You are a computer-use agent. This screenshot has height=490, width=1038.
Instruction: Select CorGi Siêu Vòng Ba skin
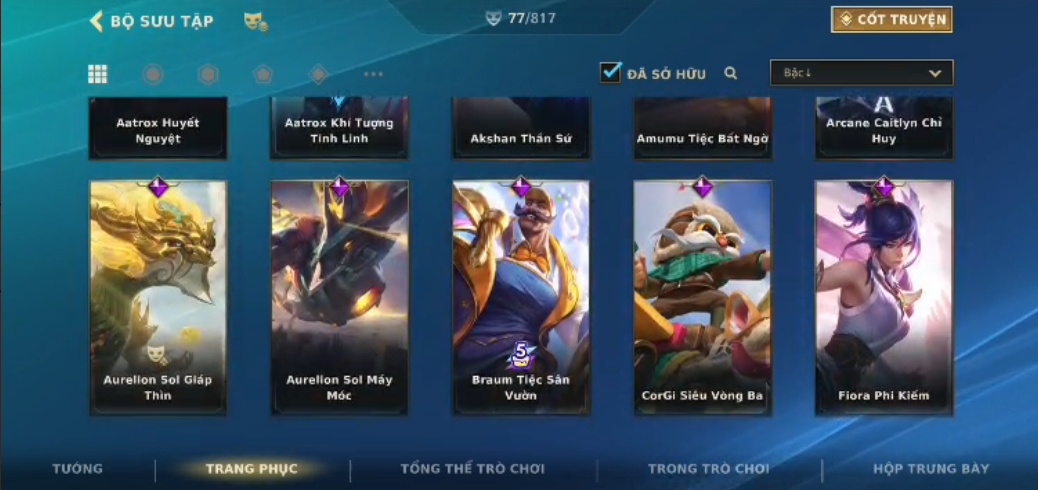702,297
